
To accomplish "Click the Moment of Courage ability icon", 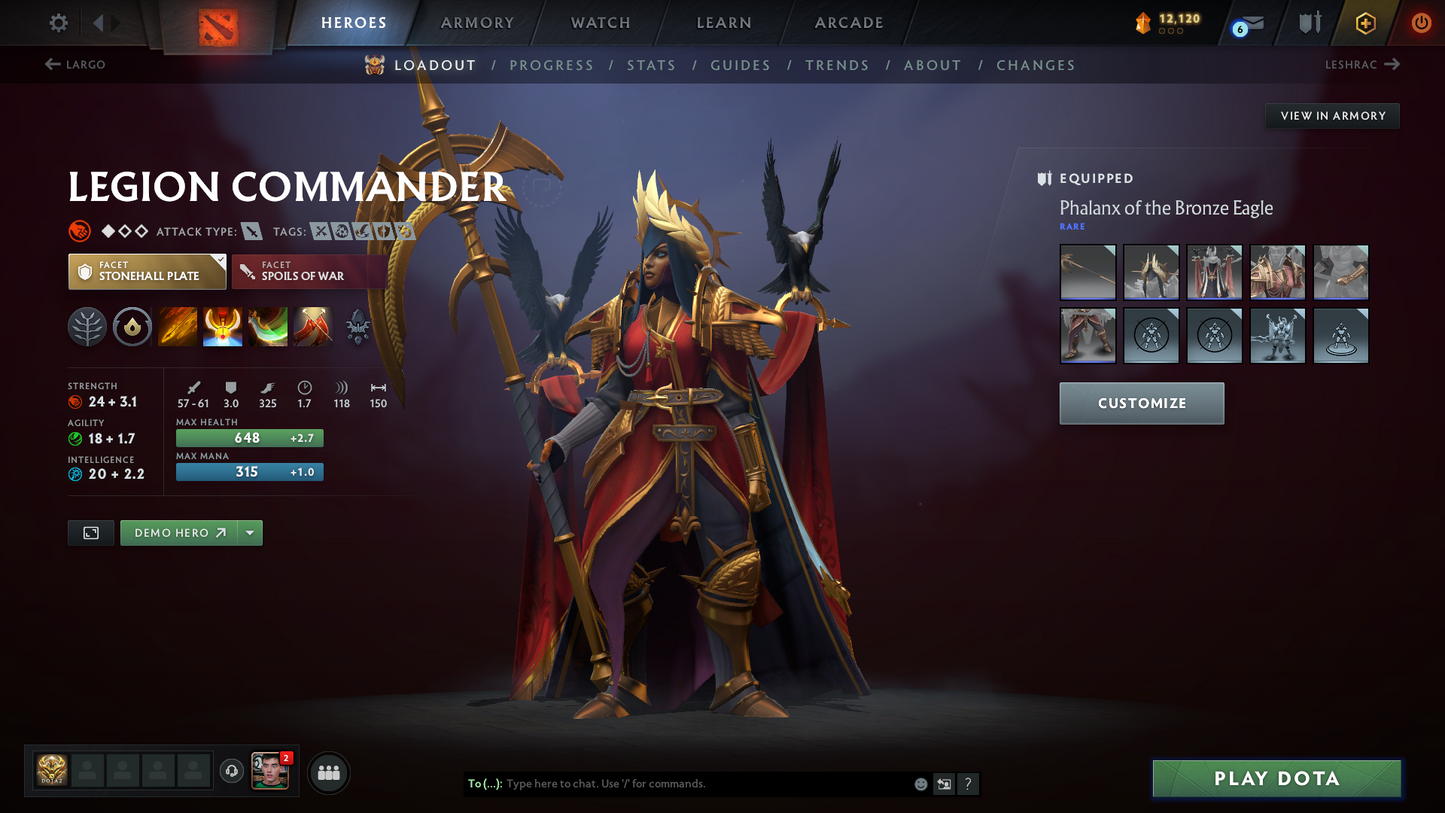I will coord(267,327).
